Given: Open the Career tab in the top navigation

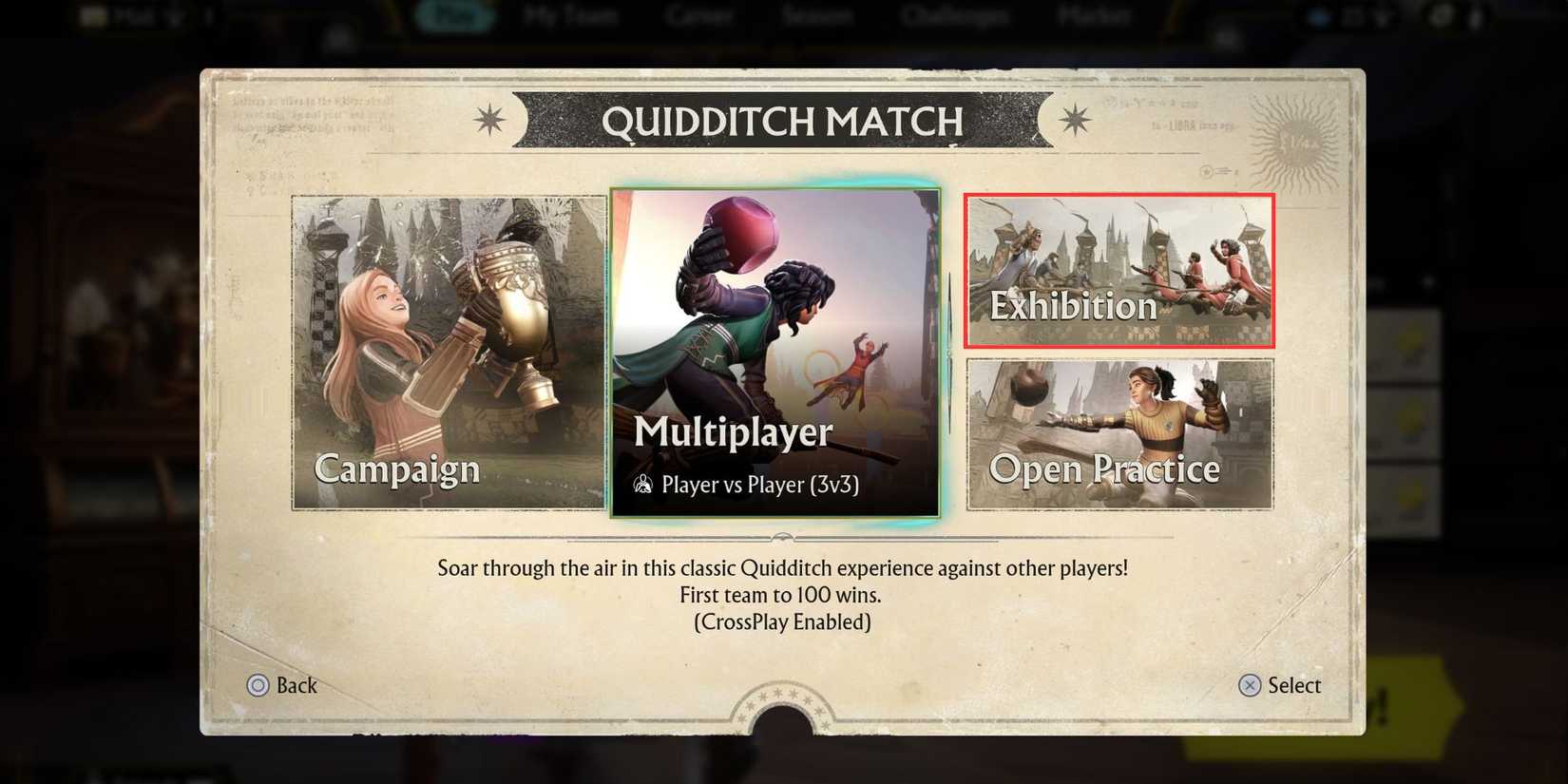Looking at the screenshot, I should pos(700,14).
